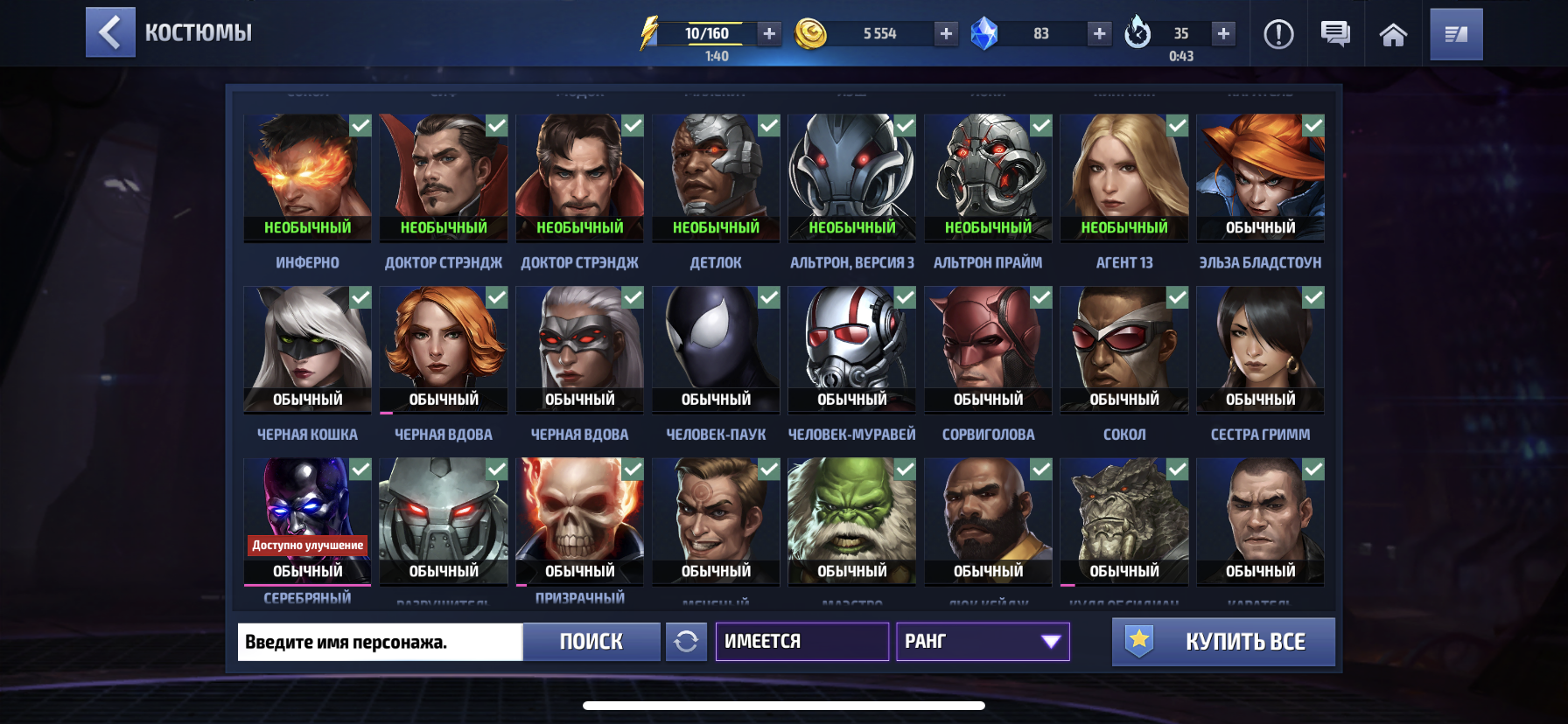Click the back arrow next to КОСТЮМЫ
Image resolution: width=1568 pixels, height=724 pixels.
tap(110, 33)
